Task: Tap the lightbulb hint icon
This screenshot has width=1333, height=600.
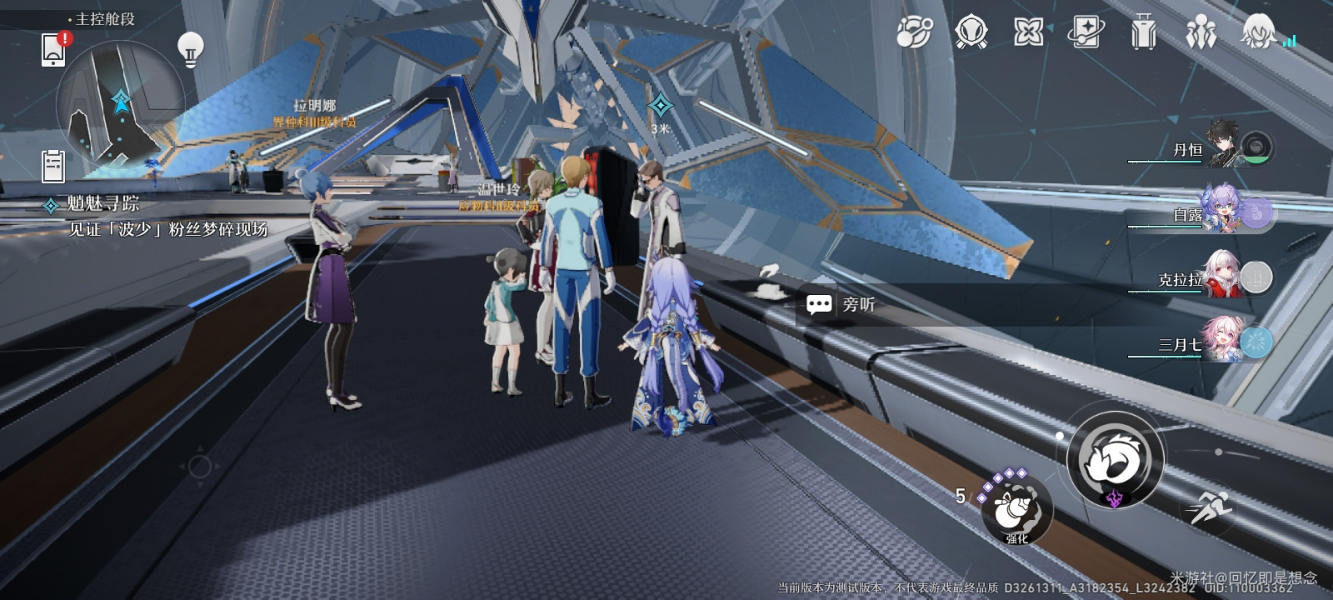Action: click(190, 48)
